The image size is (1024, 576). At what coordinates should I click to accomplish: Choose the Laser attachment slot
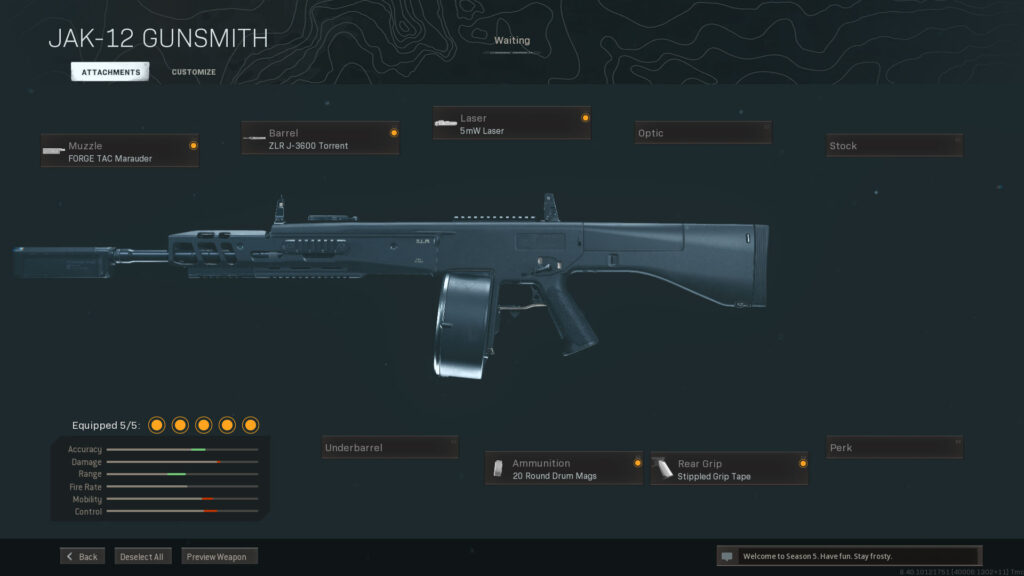[x=511, y=124]
